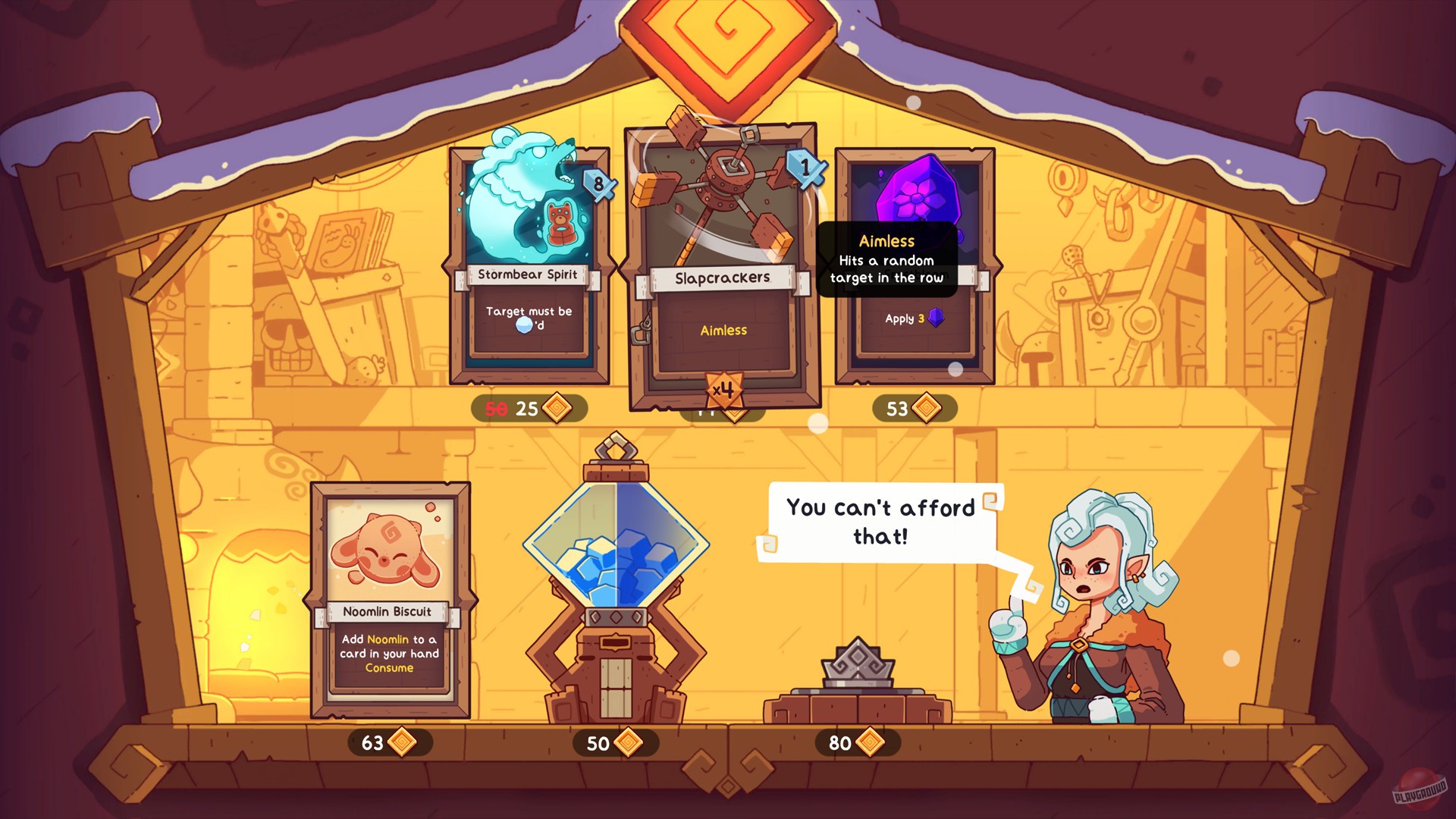Open details for the discounted 25 coin price tag
The width and height of the screenshot is (1456, 819).
click(x=527, y=409)
